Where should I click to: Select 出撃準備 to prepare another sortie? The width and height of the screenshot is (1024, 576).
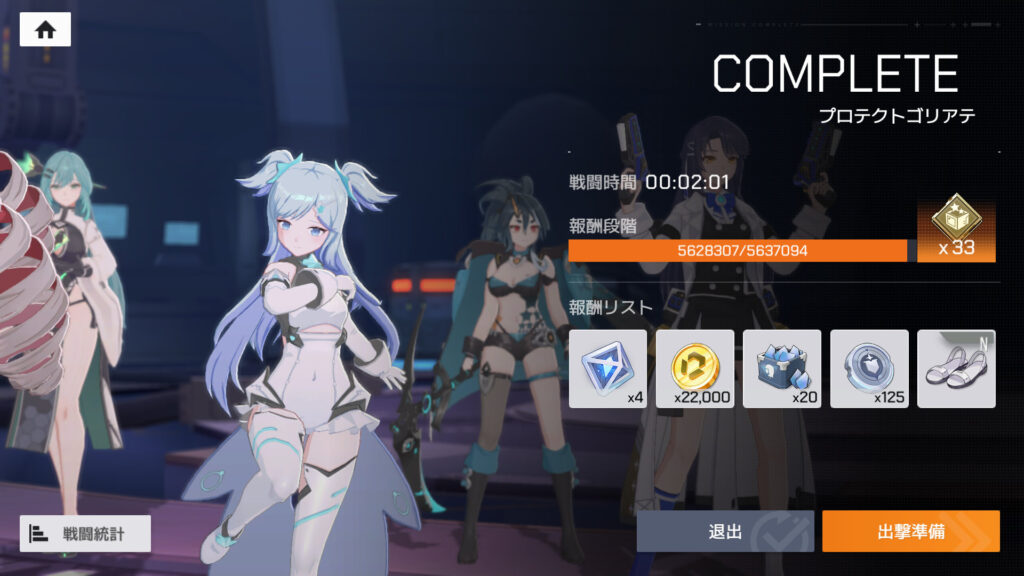910,531
